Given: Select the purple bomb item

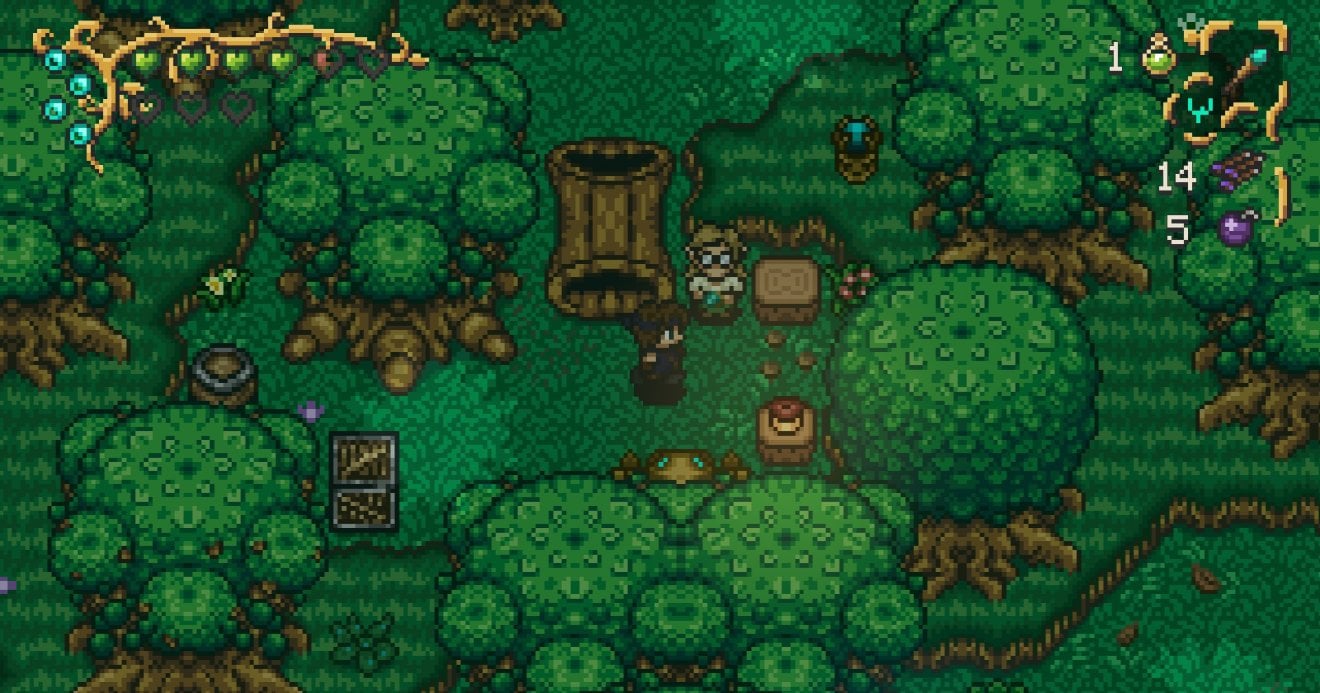Looking at the screenshot, I should pyautogui.click(x=1238, y=227).
